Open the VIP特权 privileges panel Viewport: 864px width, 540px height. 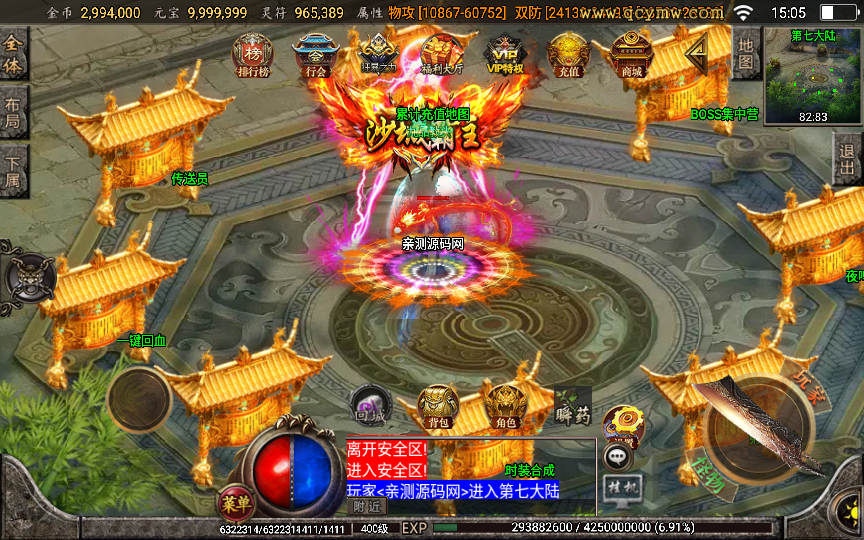click(x=505, y=55)
